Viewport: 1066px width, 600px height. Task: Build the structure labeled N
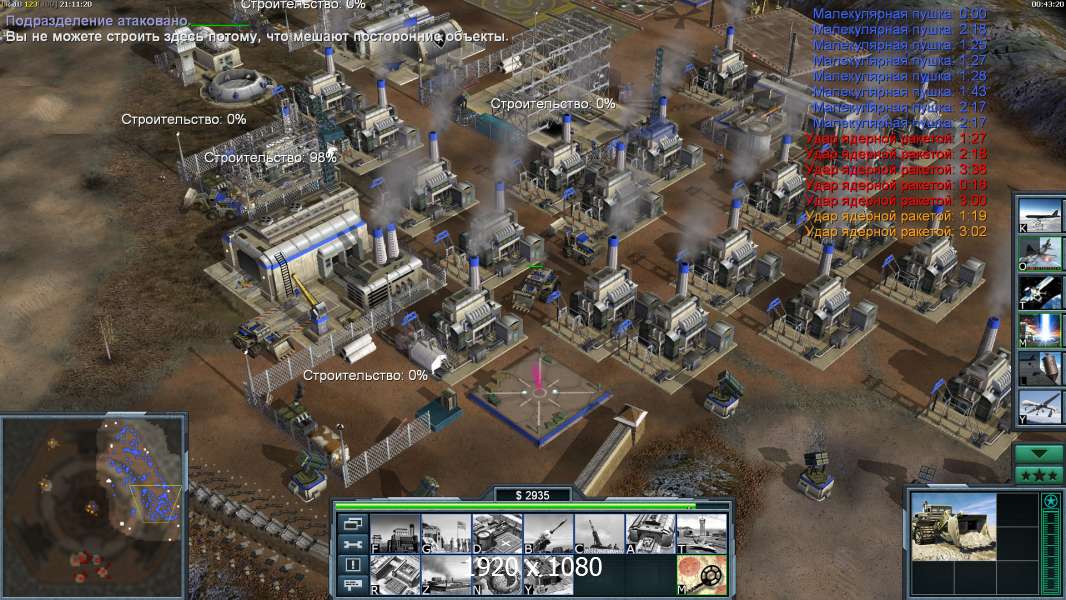497,575
